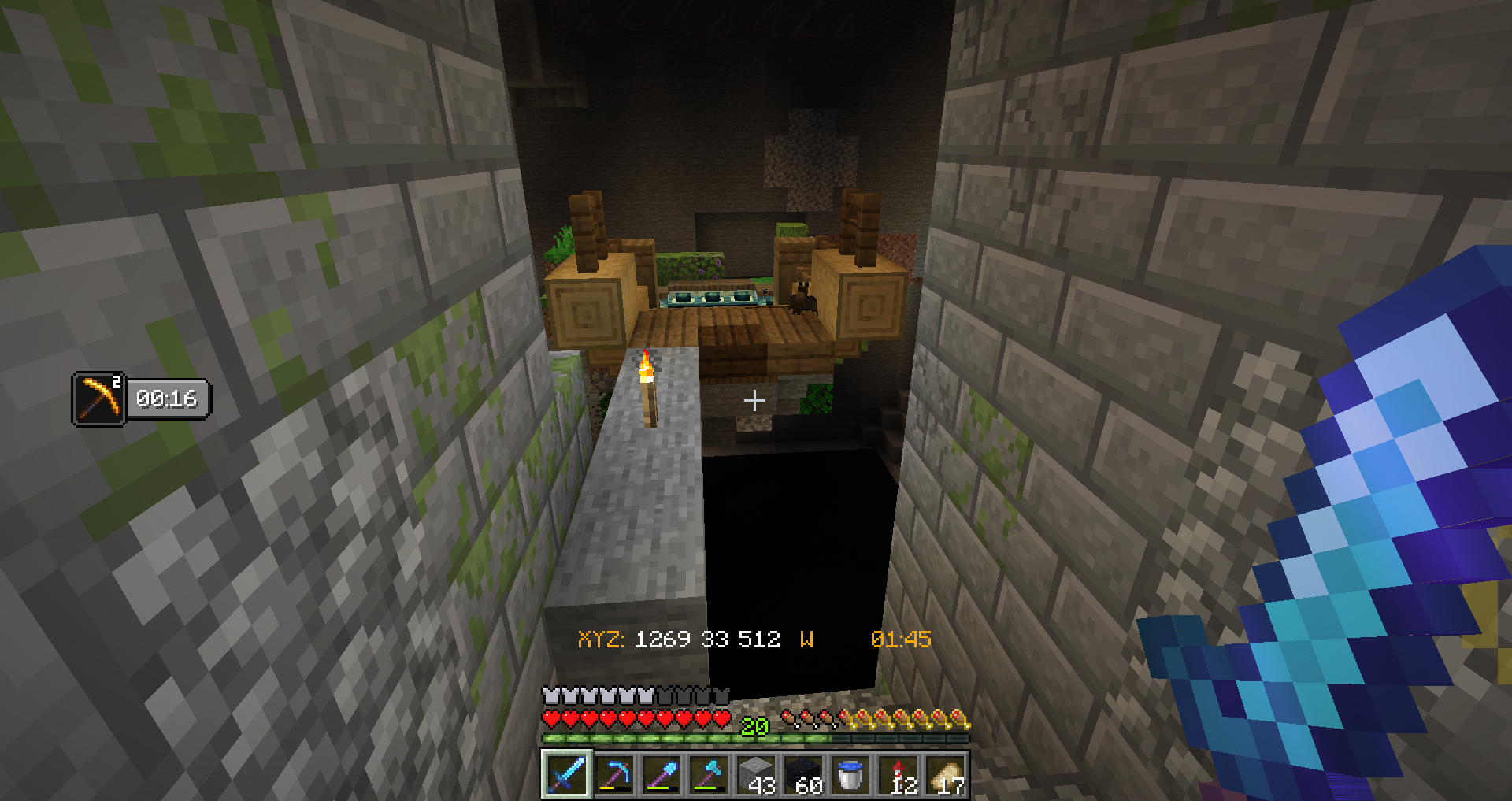Select the diamond sword hotbar slot
Viewport: 1512px width, 801px height.
pyautogui.click(x=566, y=775)
